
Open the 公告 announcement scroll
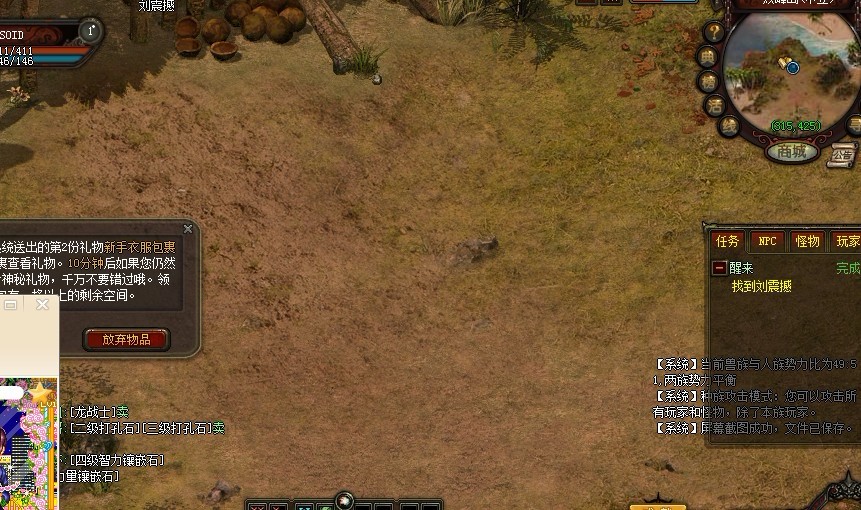click(842, 155)
